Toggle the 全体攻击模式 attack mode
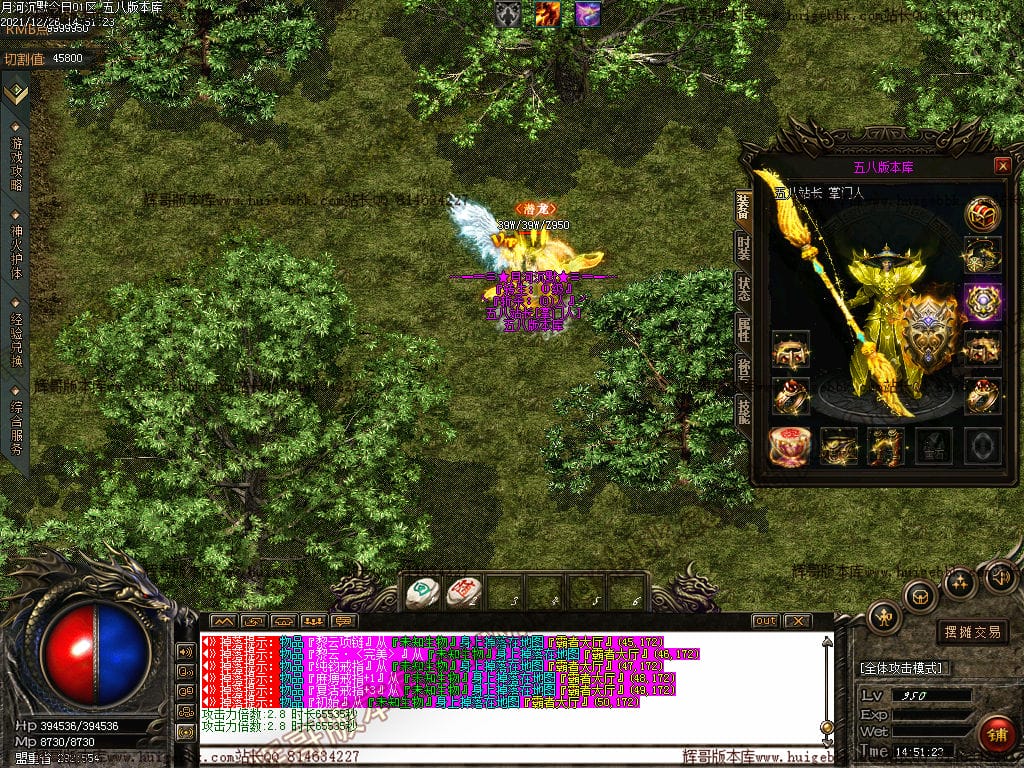 click(x=905, y=667)
